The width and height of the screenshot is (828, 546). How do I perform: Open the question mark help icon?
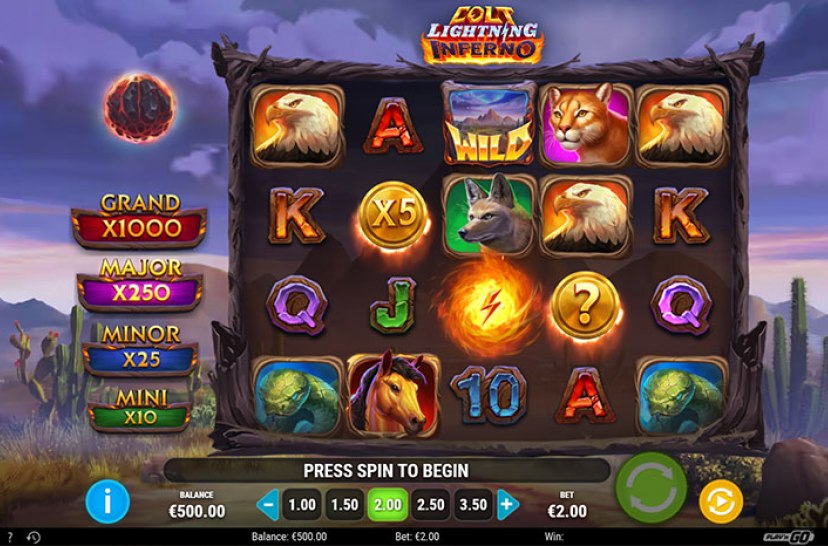click(9, 538)
